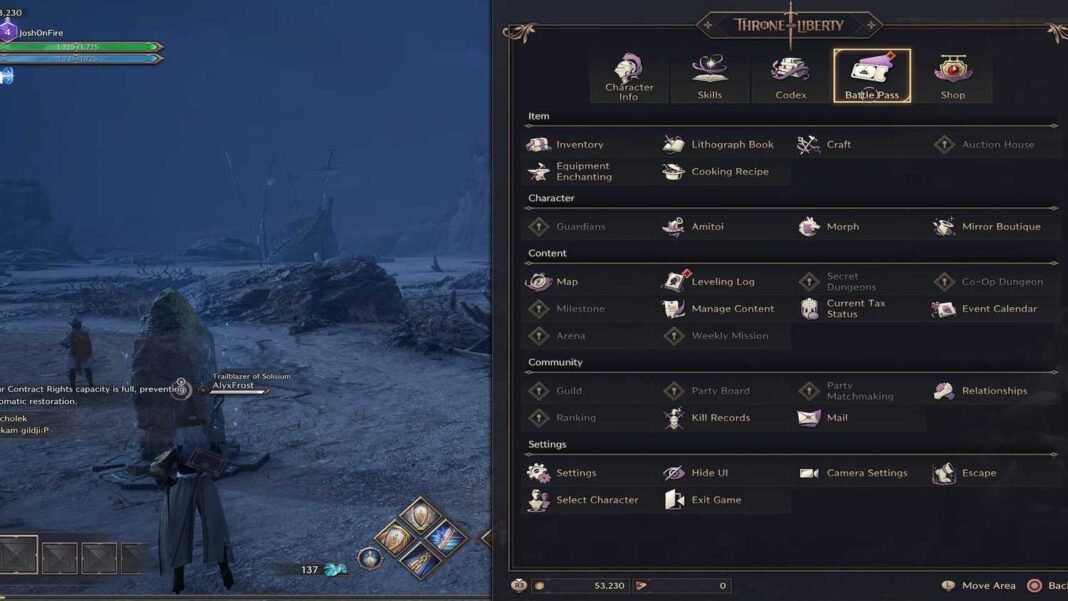Visit the Mirror Boutique

(1000, 227)
